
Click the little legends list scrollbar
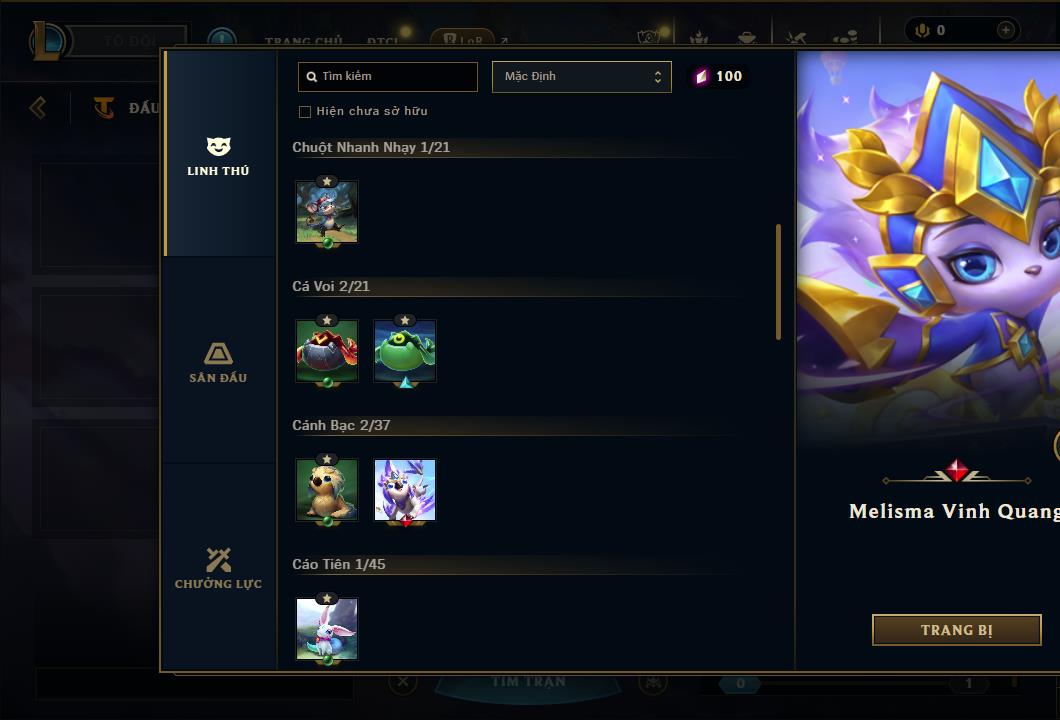[778, 282]
